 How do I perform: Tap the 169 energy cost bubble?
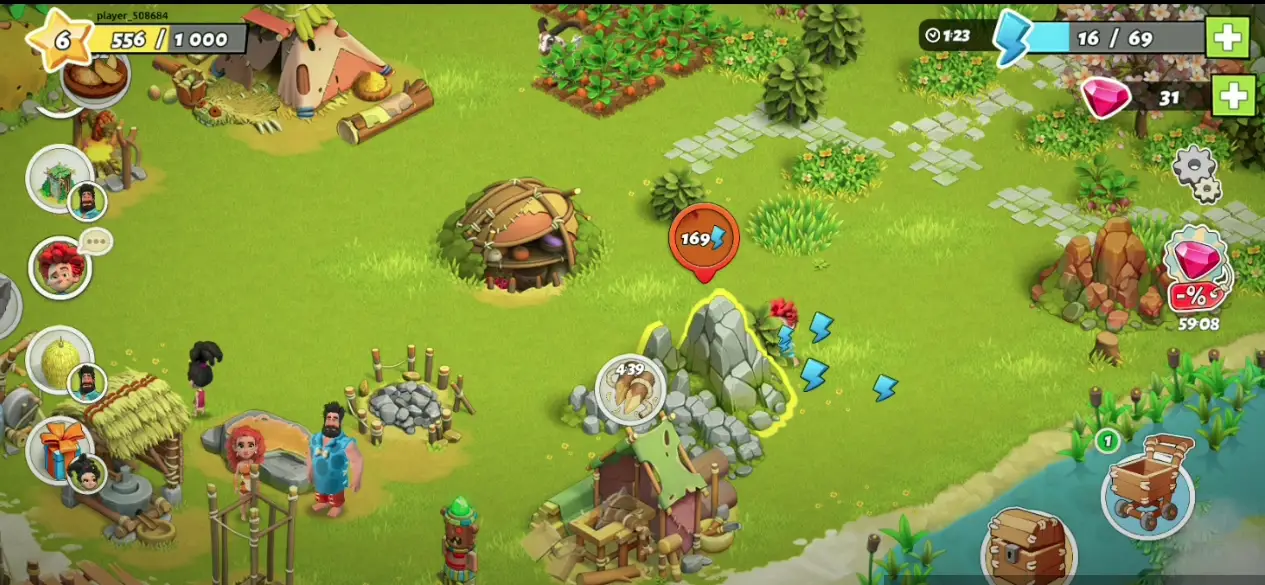(x=703, y=240)
